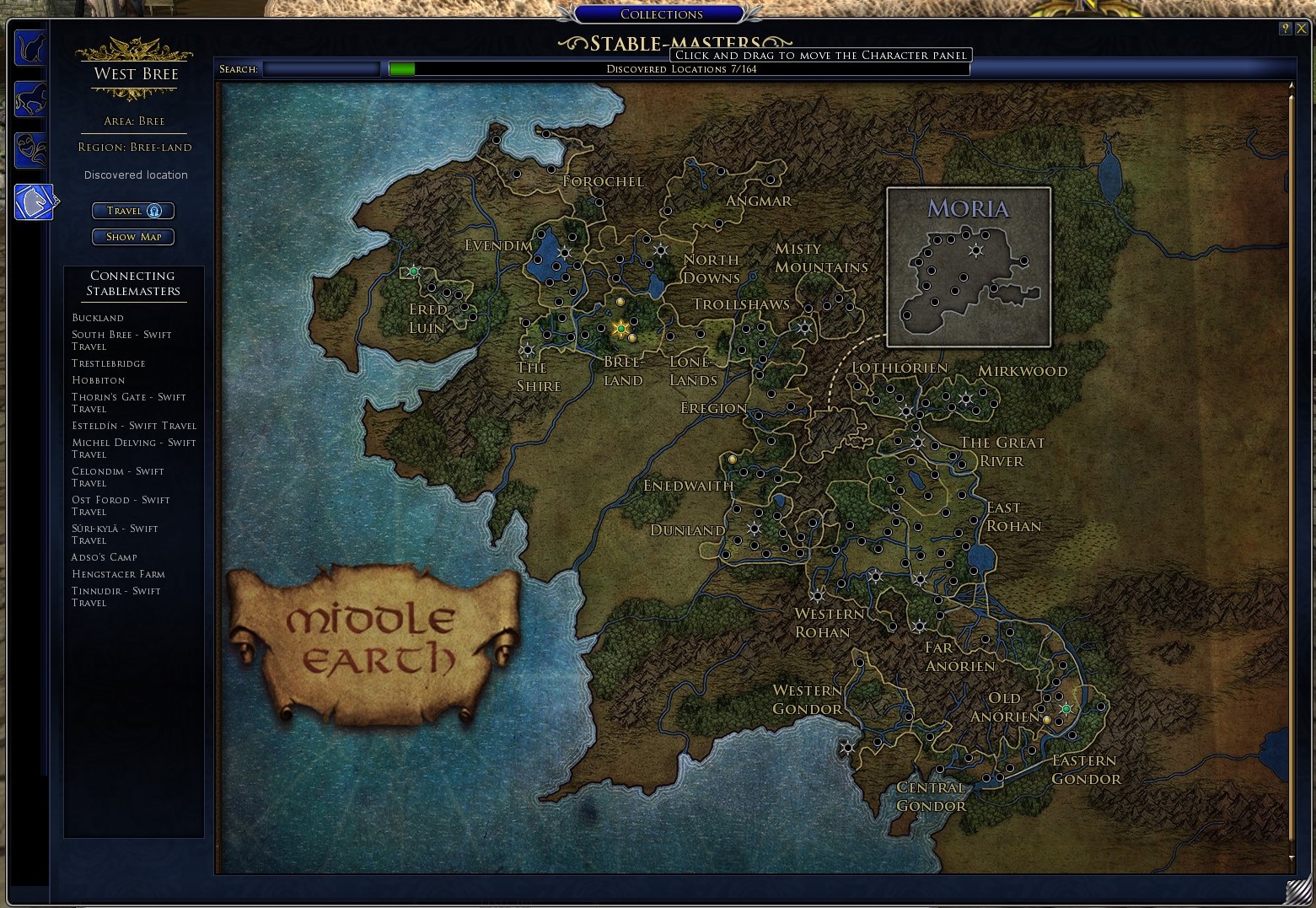The height and width of the screenshot is (908, 1316).
Task: Focus the Search input field
Action: coord(321,69)
